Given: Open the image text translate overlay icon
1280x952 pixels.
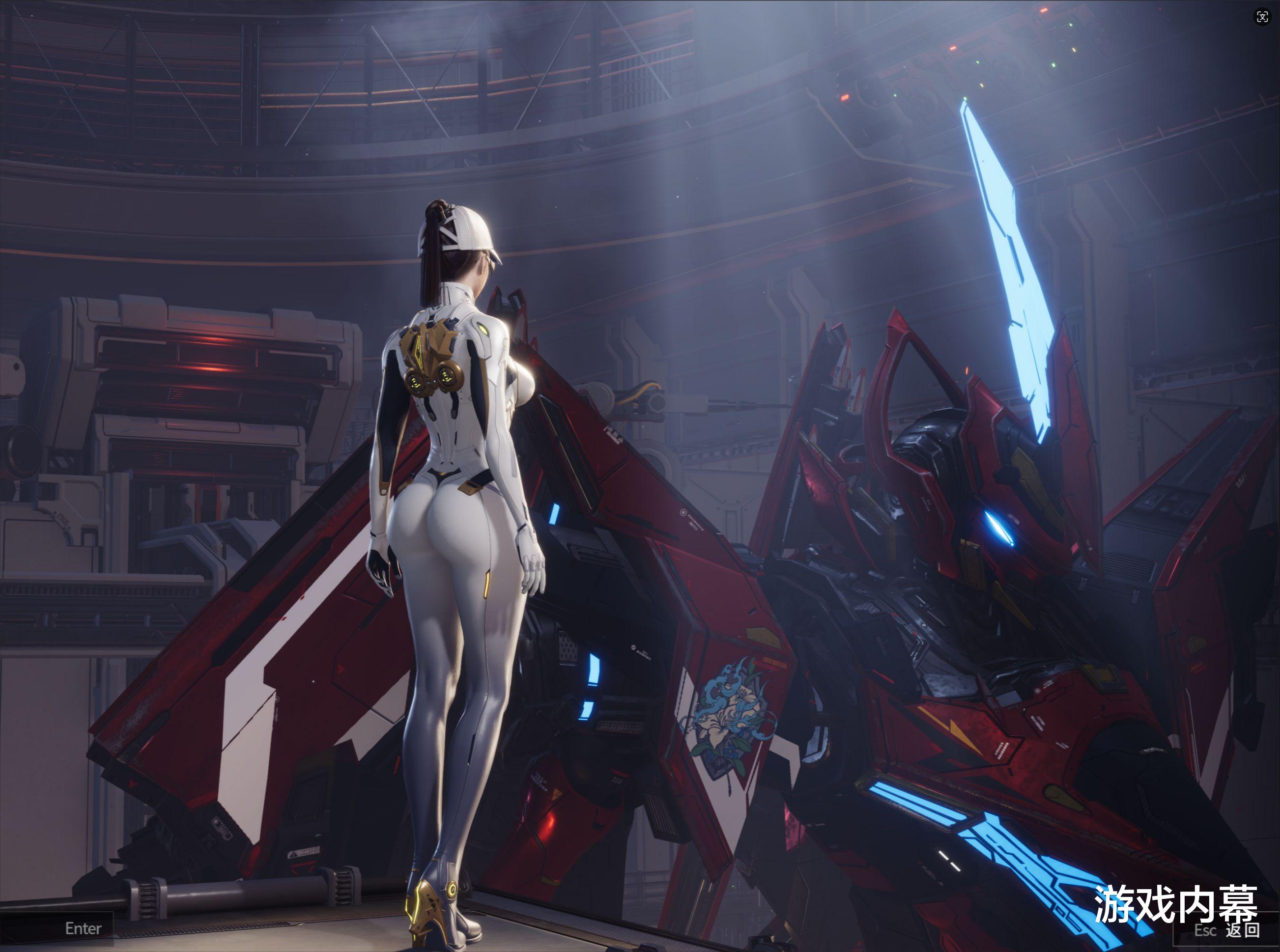Looking at the screenshot, I should tap(1262, 17).
